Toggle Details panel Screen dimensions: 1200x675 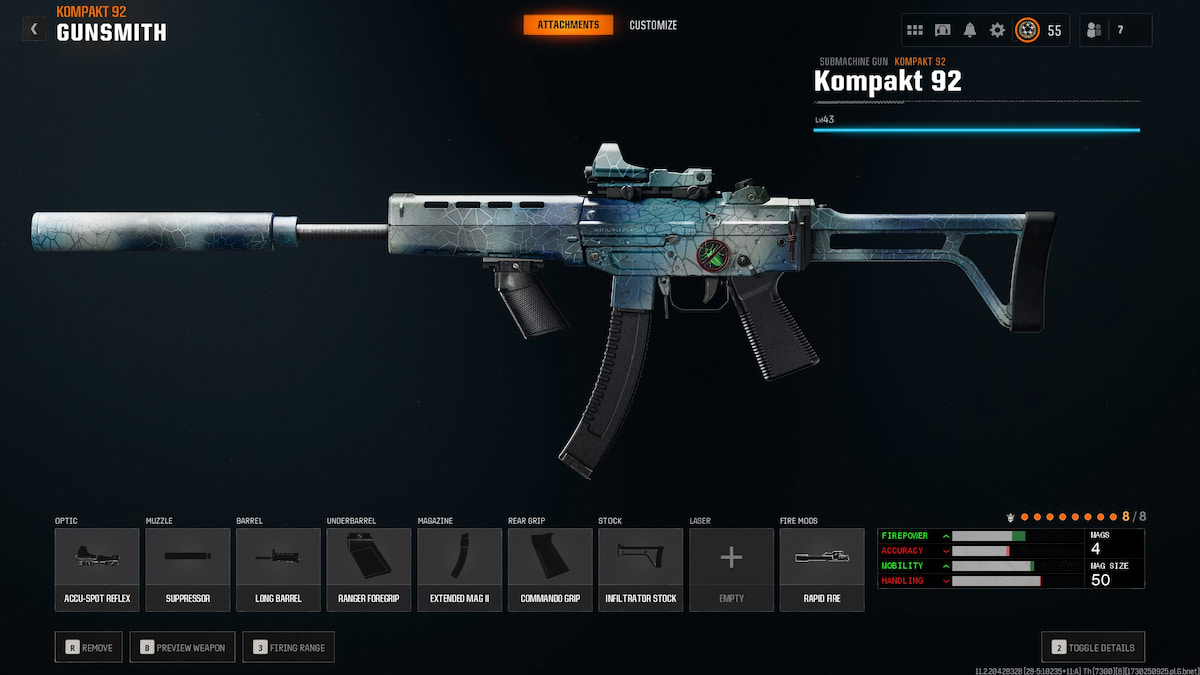(x=1093, y=648)
